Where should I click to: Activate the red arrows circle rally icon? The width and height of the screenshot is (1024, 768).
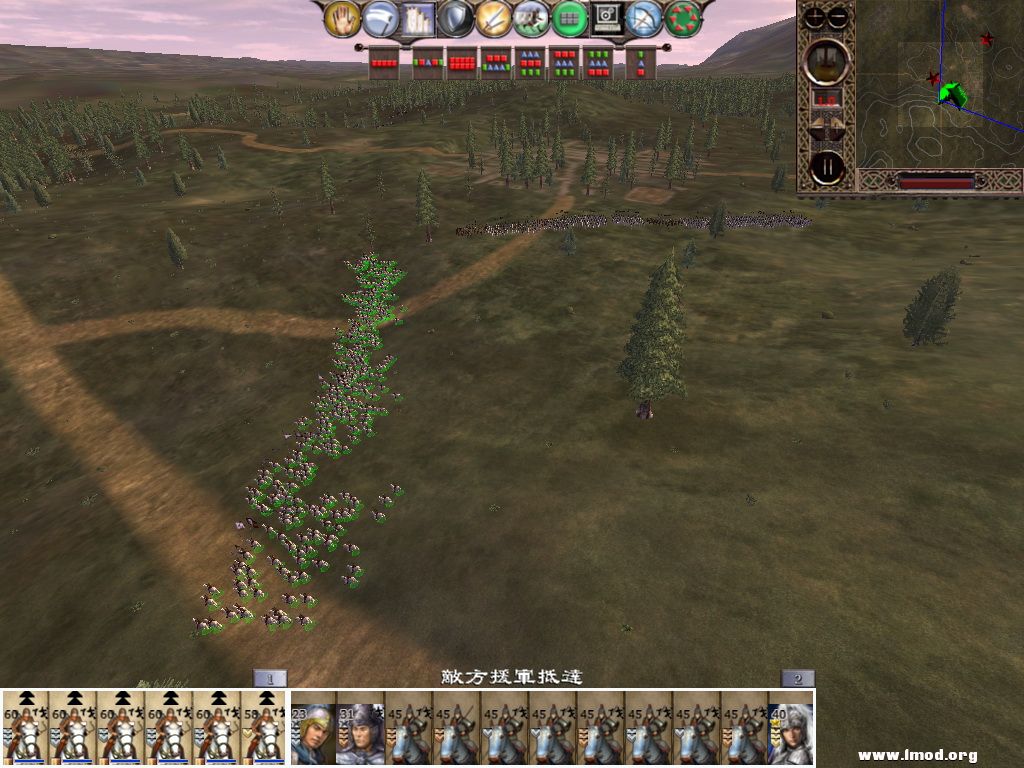pyautogui.click(x=683, y=19)
